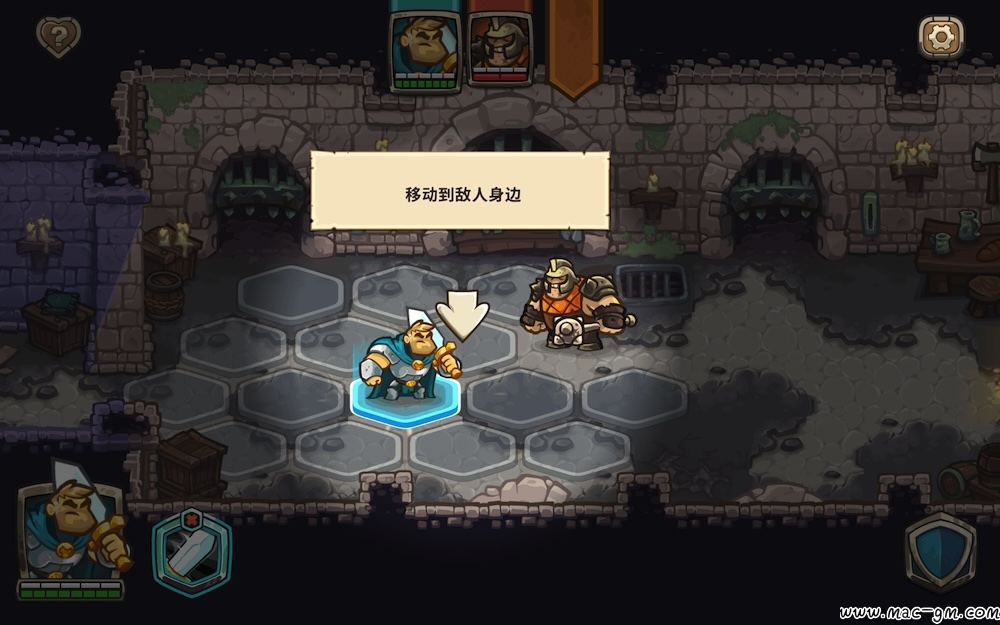Viewport: 1000px width, 625px height.
Task: Select the helmeted enemy turn-order portrait
Action: (x=499, y=47)
